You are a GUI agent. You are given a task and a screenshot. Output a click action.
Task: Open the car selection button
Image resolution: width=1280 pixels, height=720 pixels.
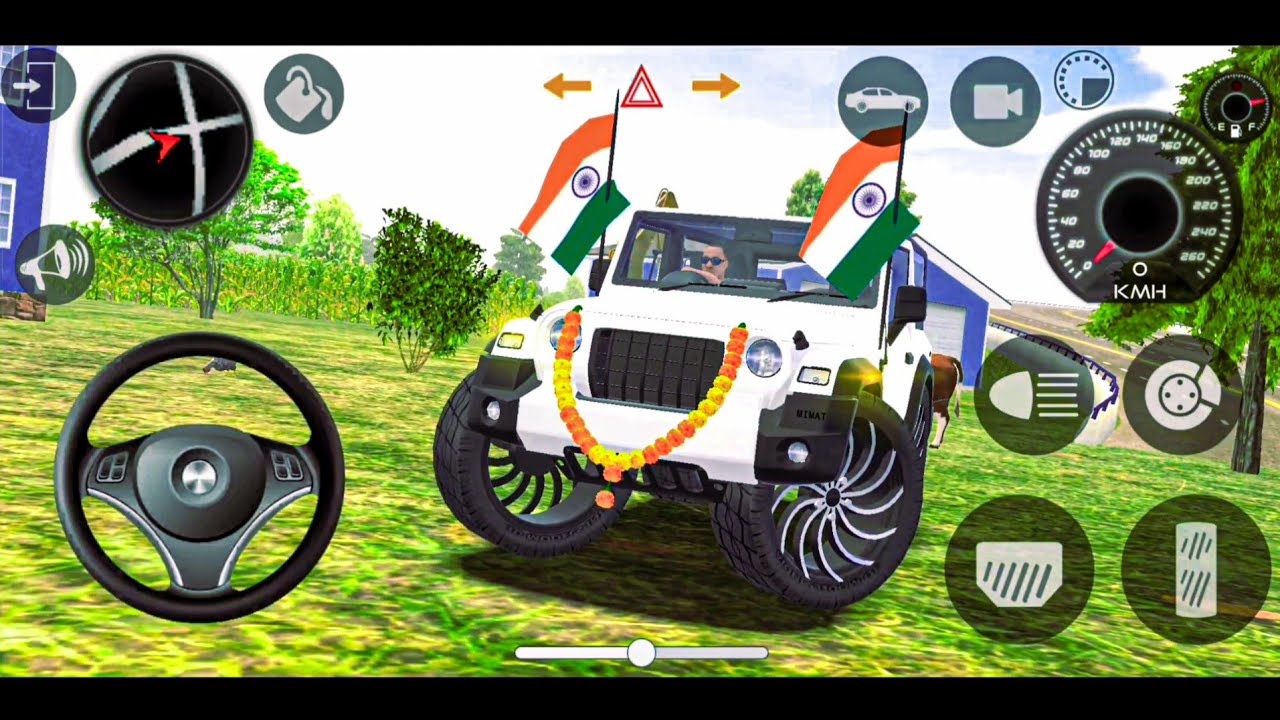point(882,100)
